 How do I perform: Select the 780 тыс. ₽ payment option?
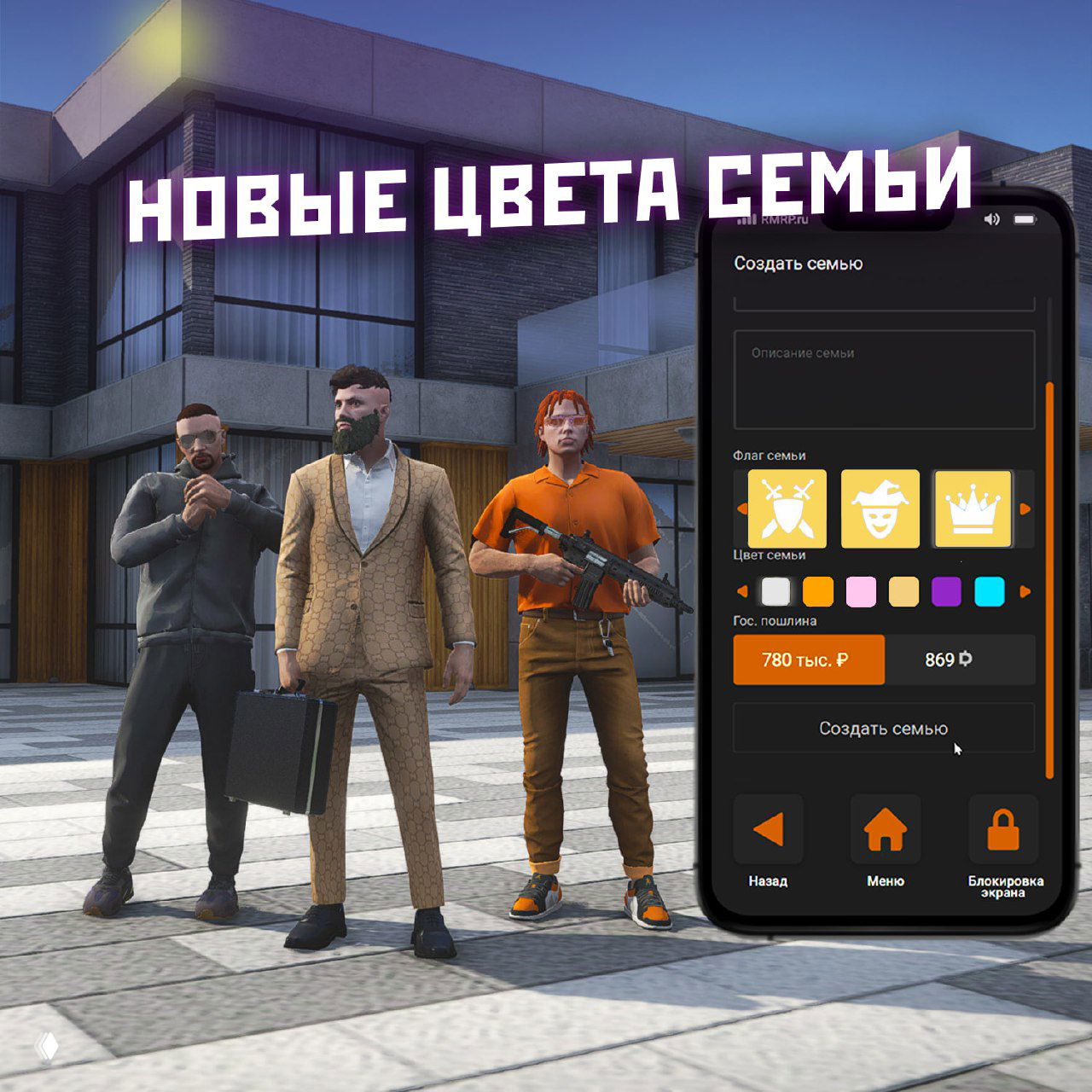click(808, 659)
